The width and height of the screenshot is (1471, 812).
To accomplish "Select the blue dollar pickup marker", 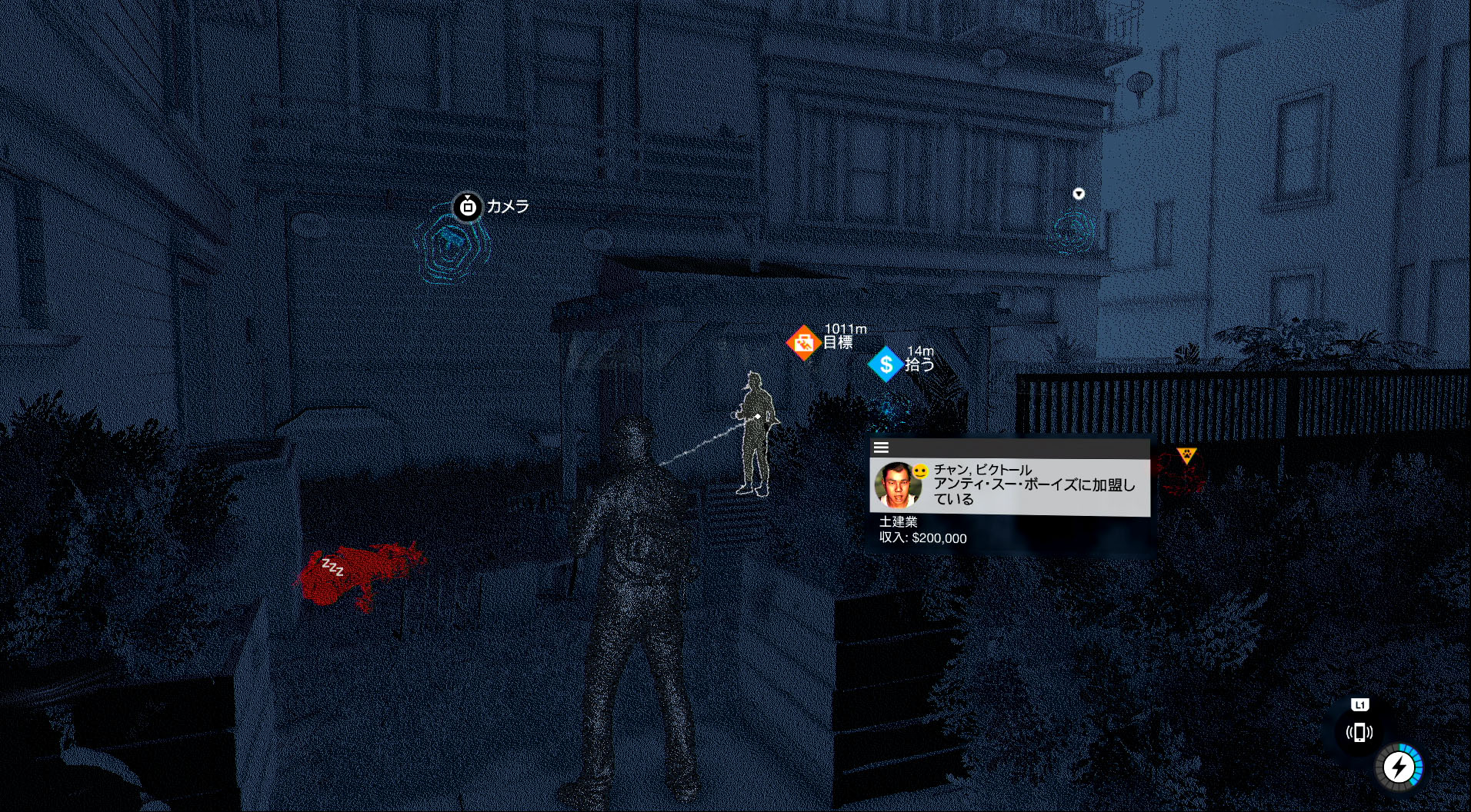I will click(x=886, y=364).
